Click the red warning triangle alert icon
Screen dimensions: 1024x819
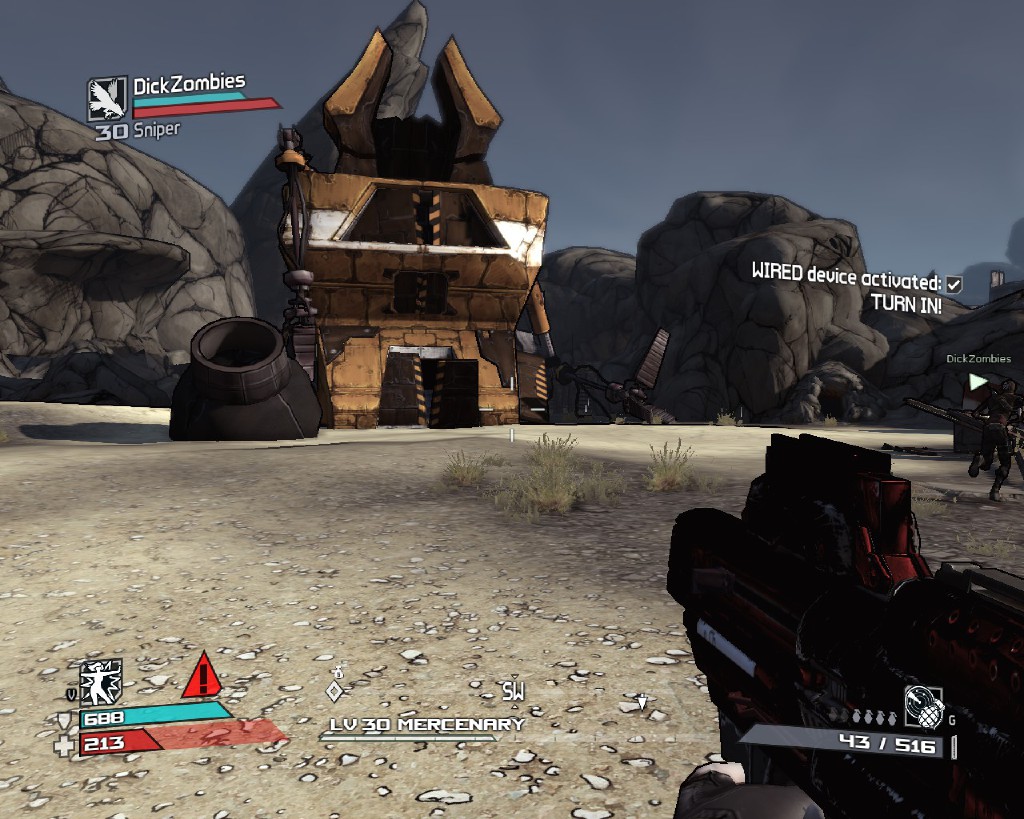pos(202,676)
